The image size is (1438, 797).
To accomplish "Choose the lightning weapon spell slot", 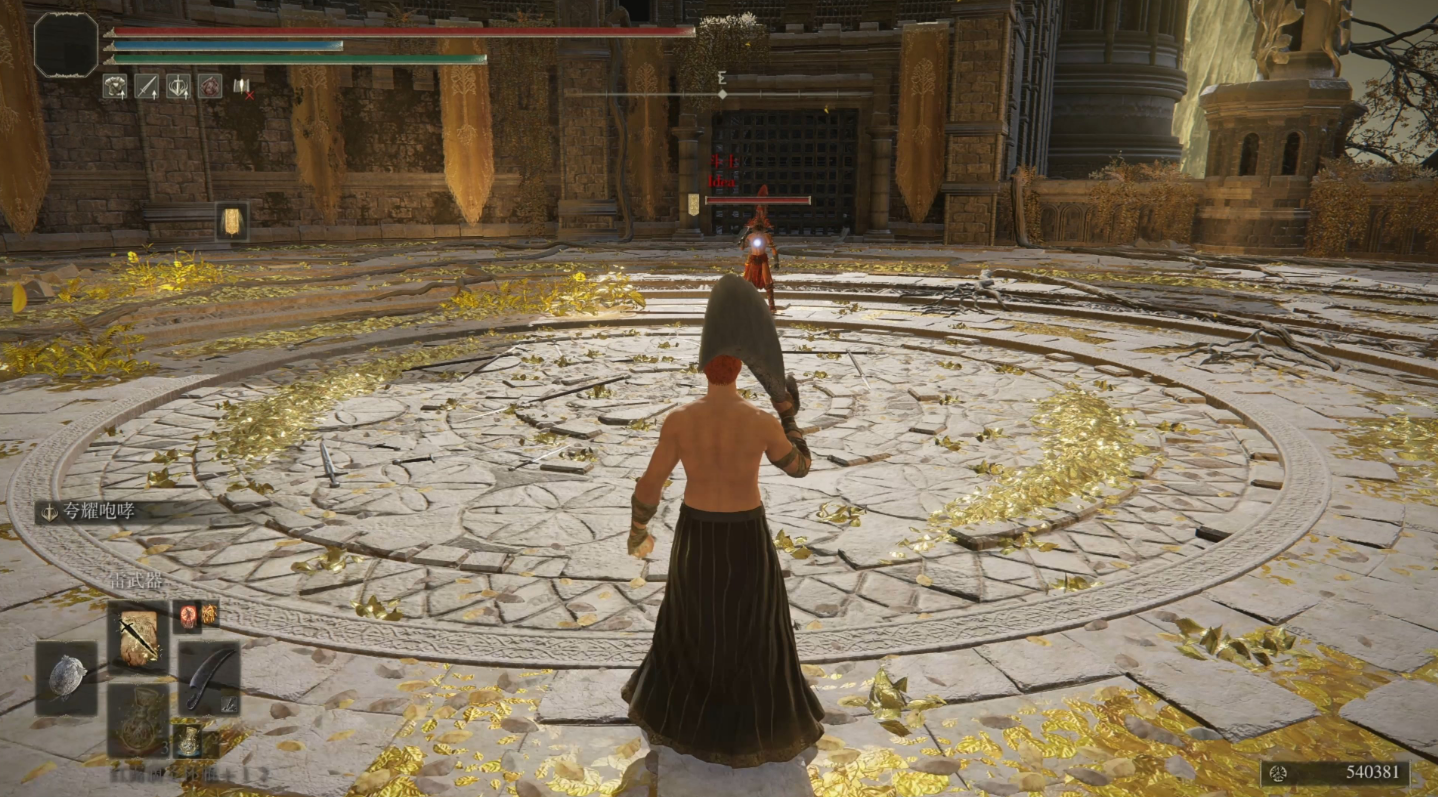I will pyautogui.click(x=138, y=637).
